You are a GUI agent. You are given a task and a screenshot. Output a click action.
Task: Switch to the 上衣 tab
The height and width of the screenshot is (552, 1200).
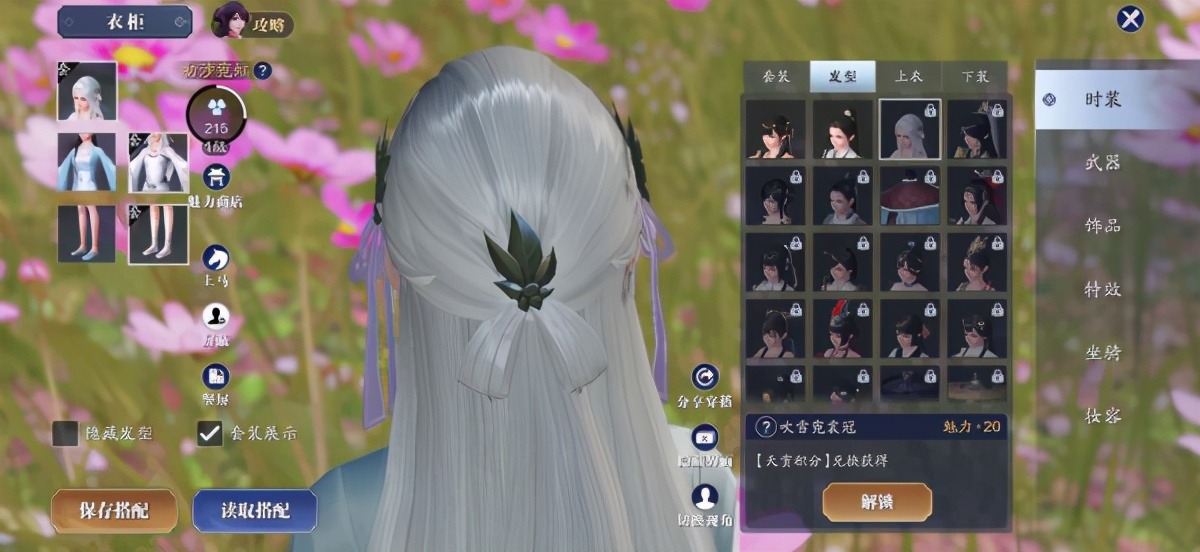[x=908, y=77]
